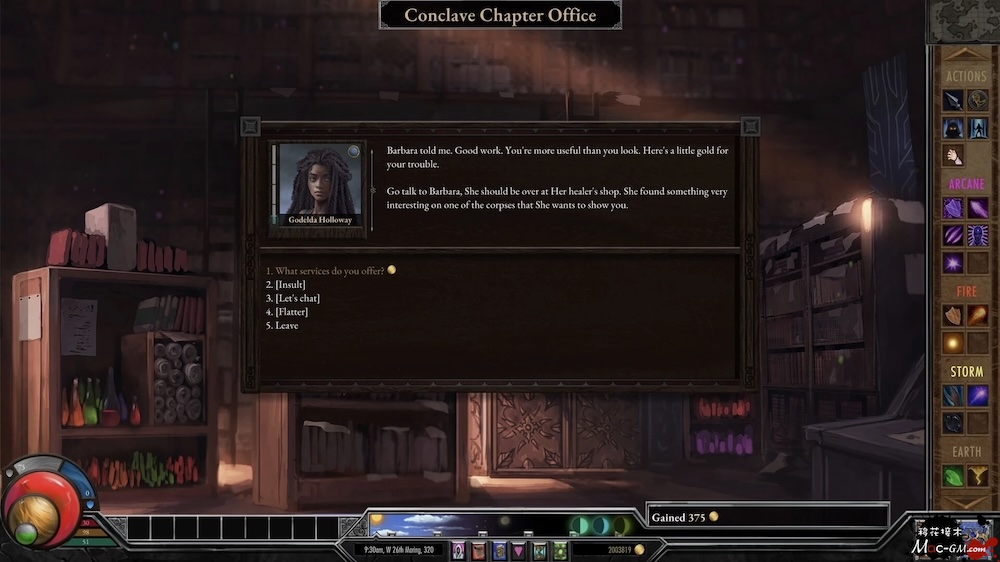
Task: Open the pink heart menu icon
Action: pos(518,551)
